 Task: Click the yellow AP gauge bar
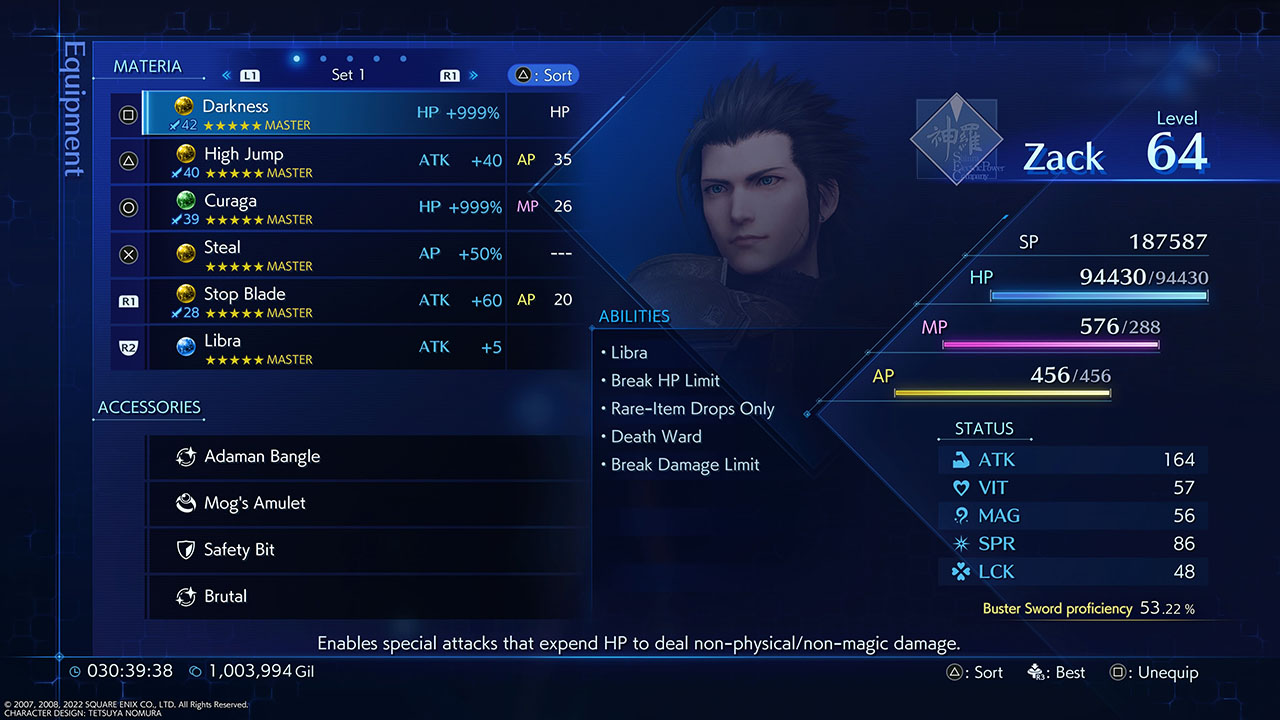click(1003, 392)
